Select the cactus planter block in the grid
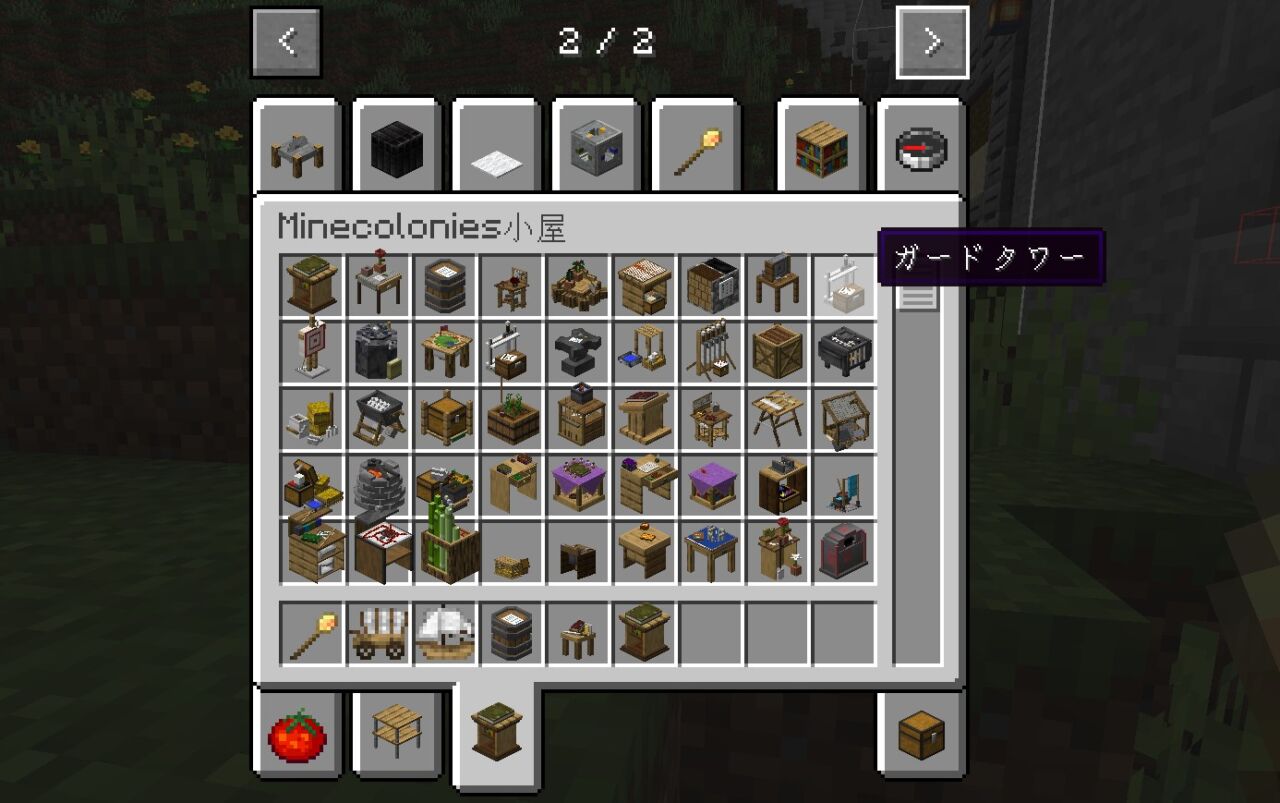Image resolution: width=1280 pixels, height=803 pixels. pyautogui.click(x=444, y=552)
